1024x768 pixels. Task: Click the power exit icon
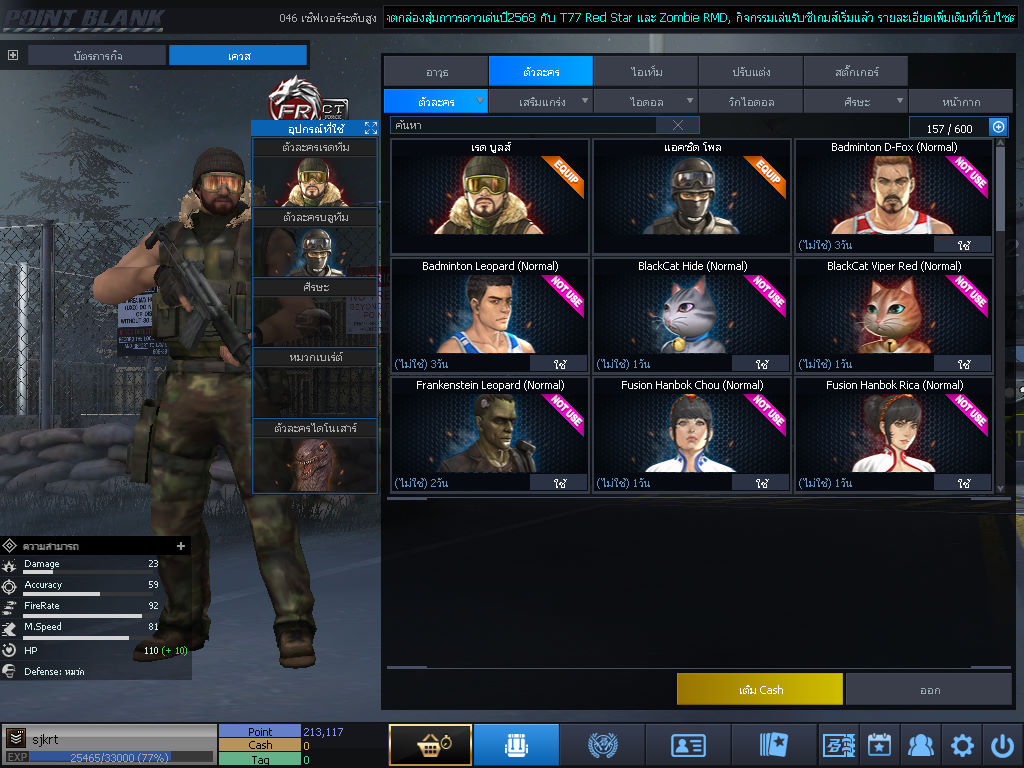click(x=1003, y=746)
